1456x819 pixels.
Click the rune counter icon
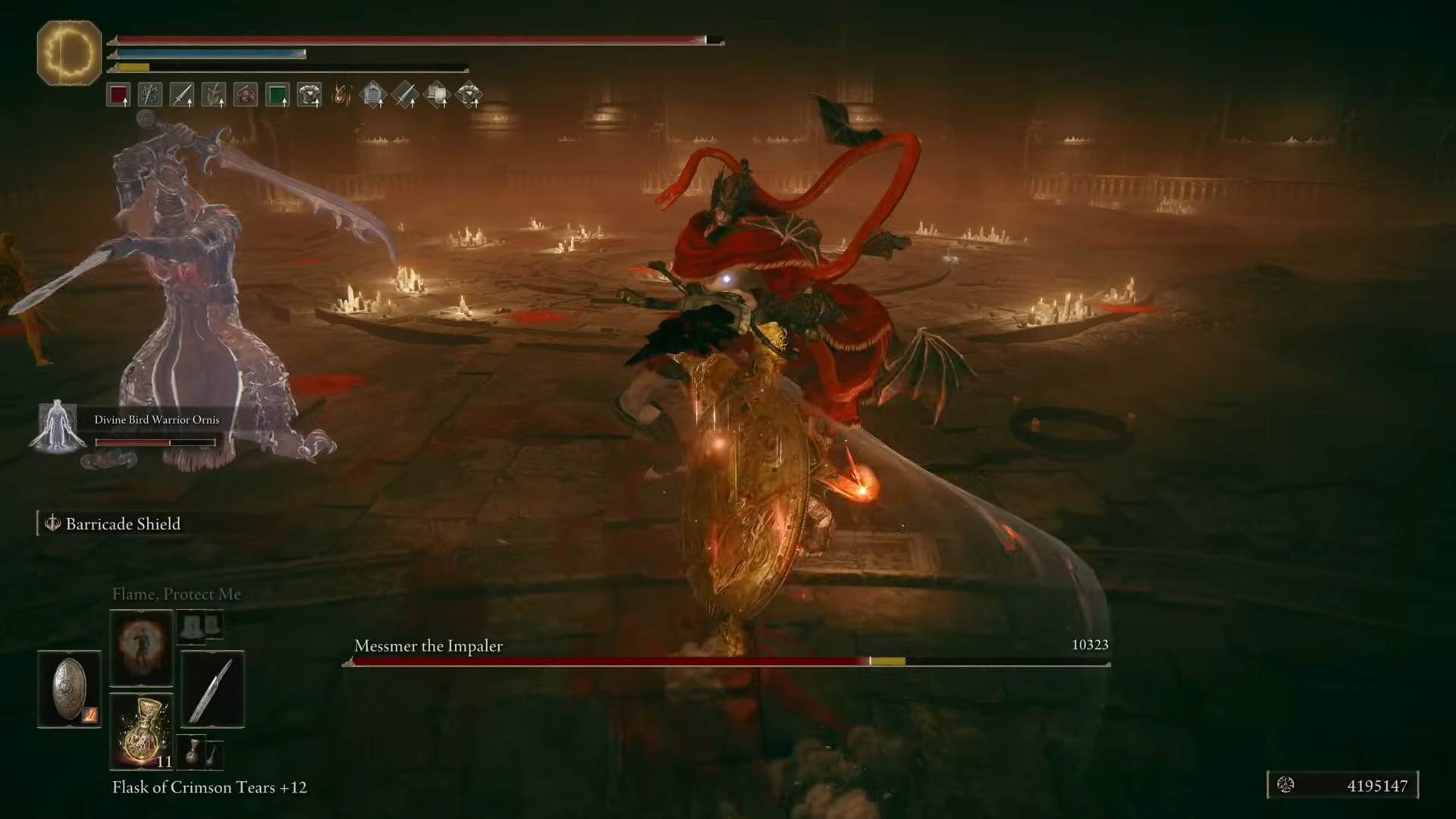click(1285, 786)
